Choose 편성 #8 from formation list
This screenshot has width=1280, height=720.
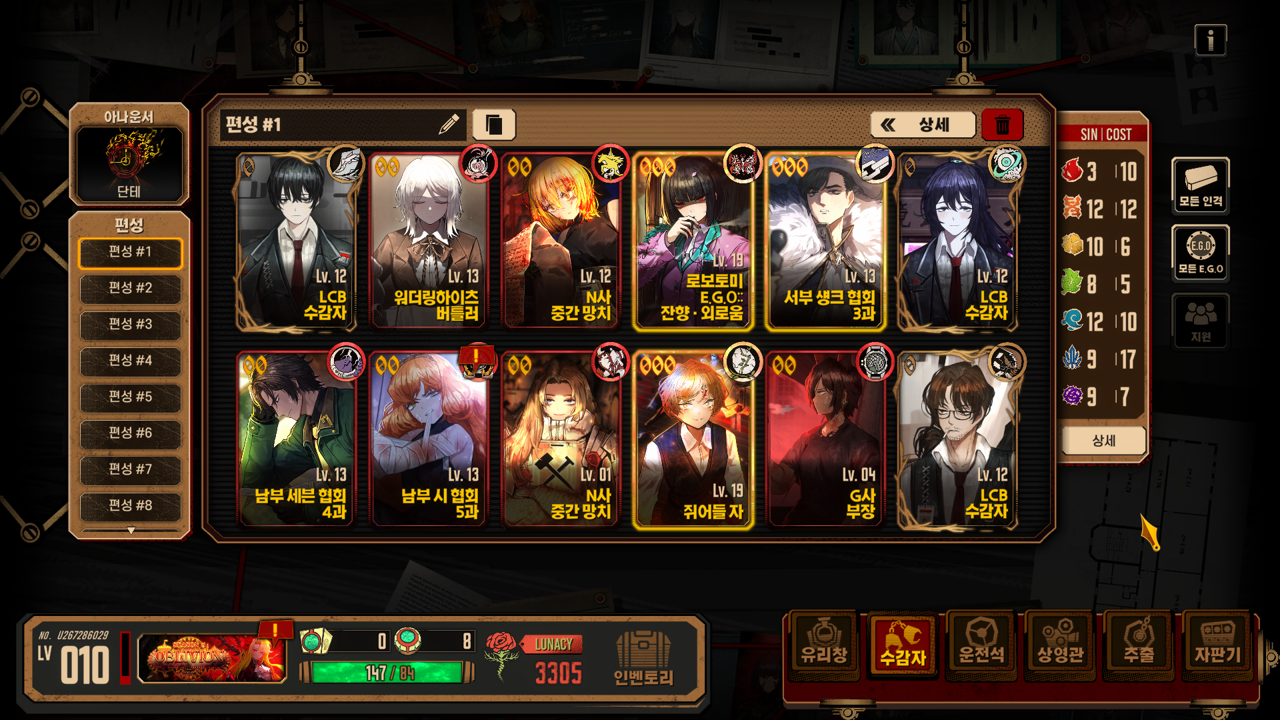click(x=130, y=506)
